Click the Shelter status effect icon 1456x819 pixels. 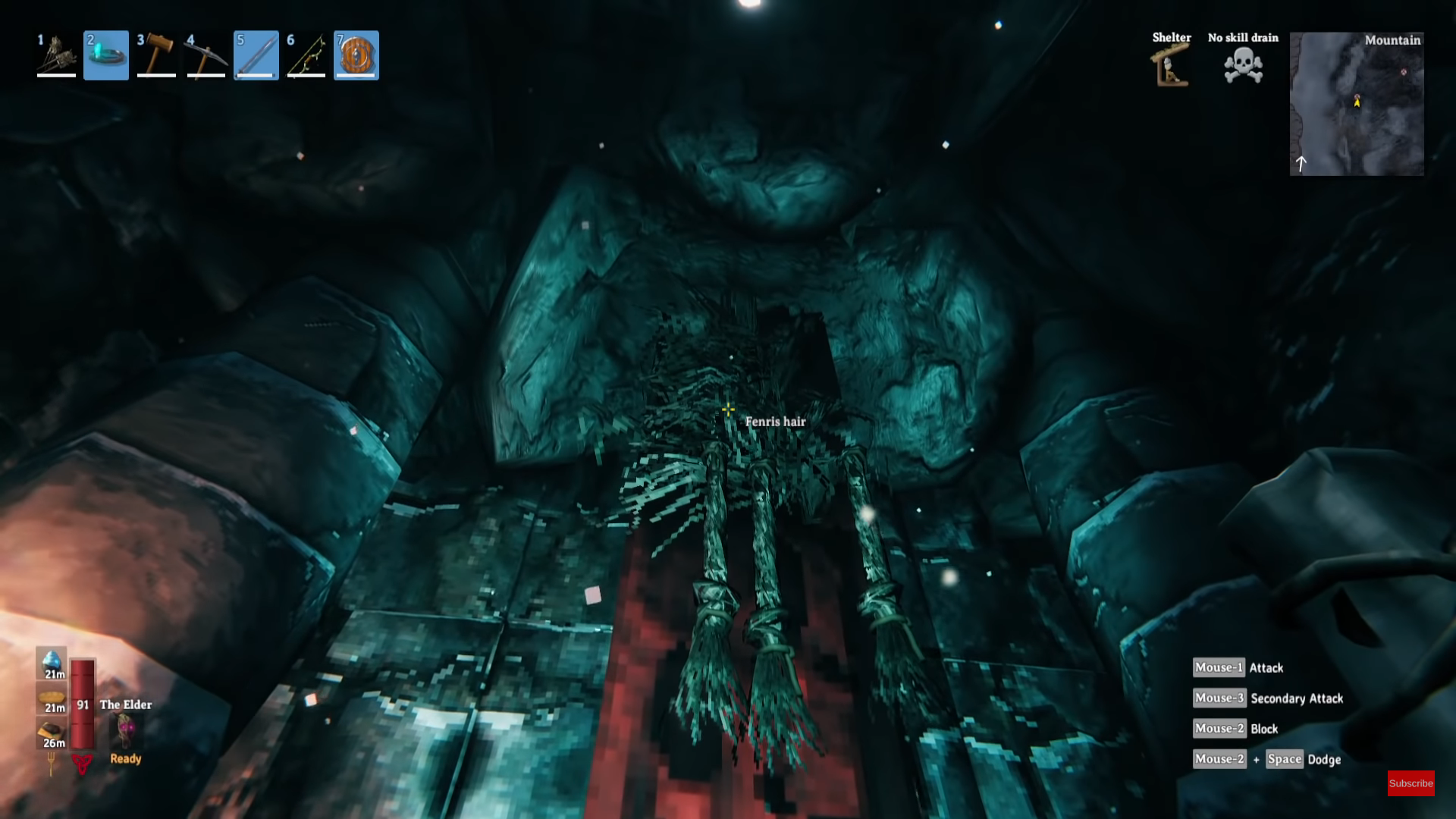(1171, 66)
